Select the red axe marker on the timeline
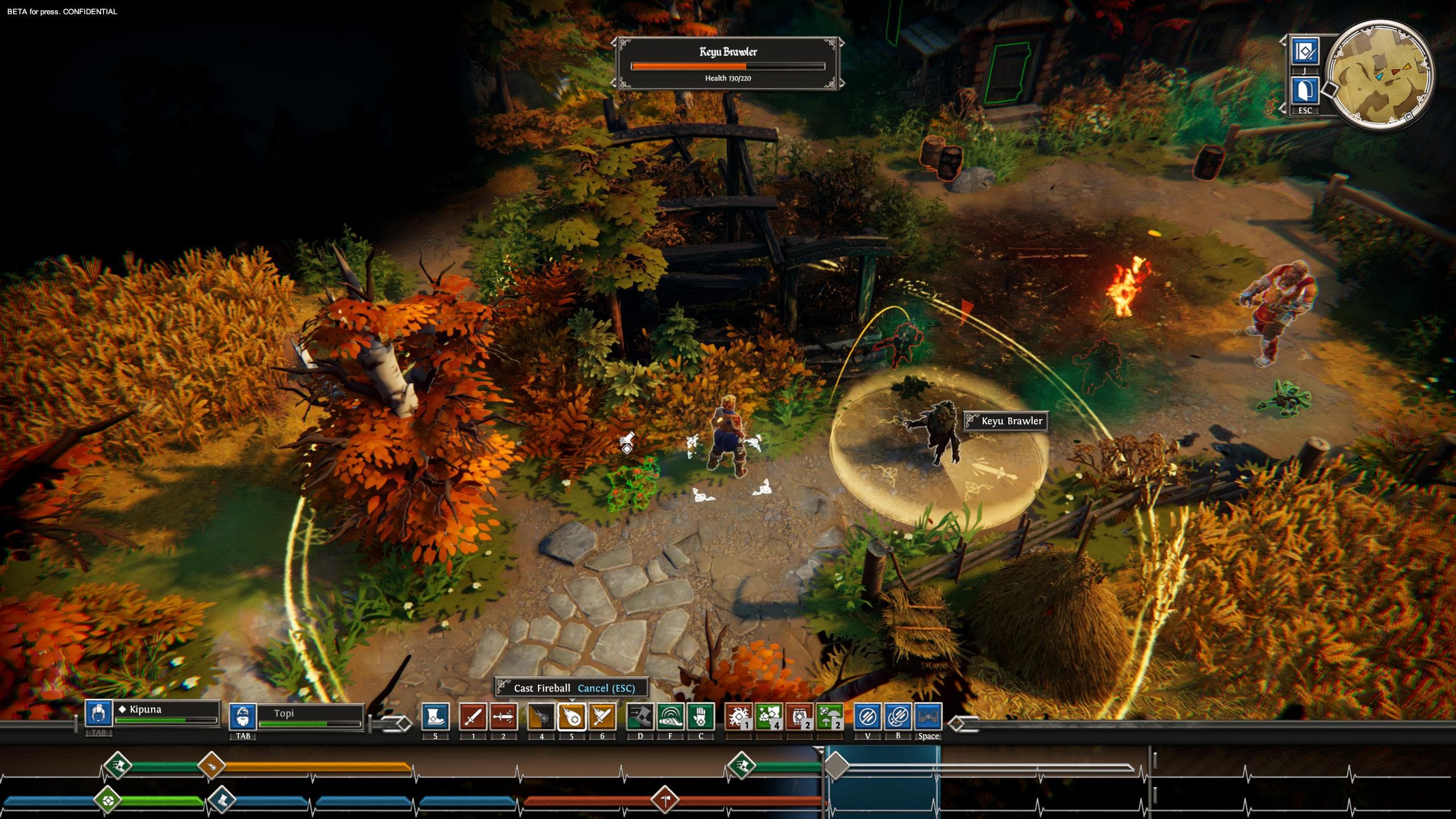1456x819 pixels. [665, 800]
